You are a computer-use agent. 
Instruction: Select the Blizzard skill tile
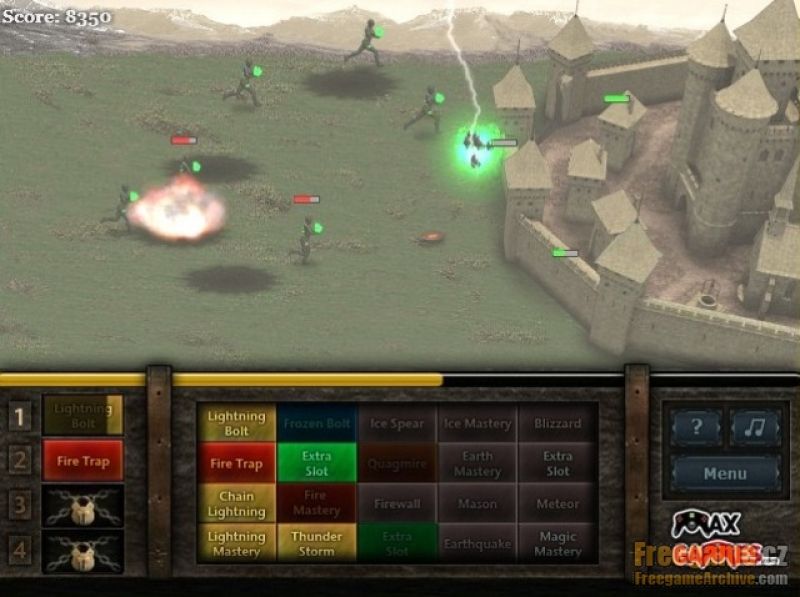[x=557, y=423]
